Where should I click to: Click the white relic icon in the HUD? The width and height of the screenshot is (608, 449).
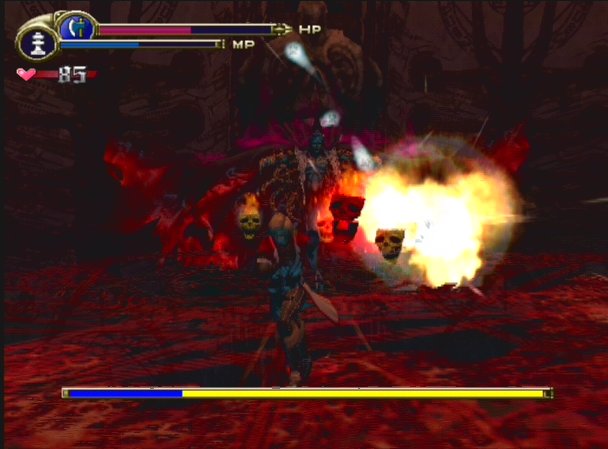coord(39,44)
